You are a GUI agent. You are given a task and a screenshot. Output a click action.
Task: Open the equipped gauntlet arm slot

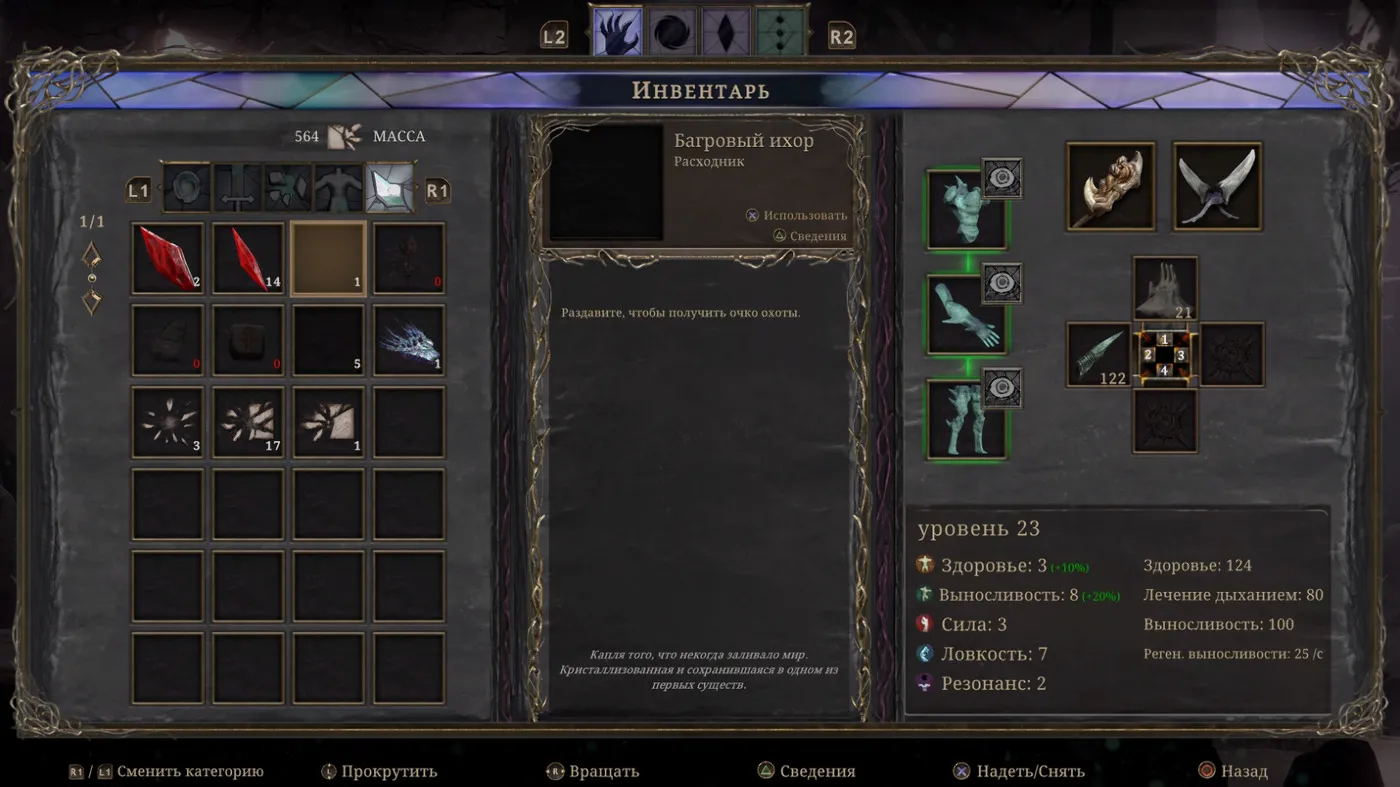[966, 314]
